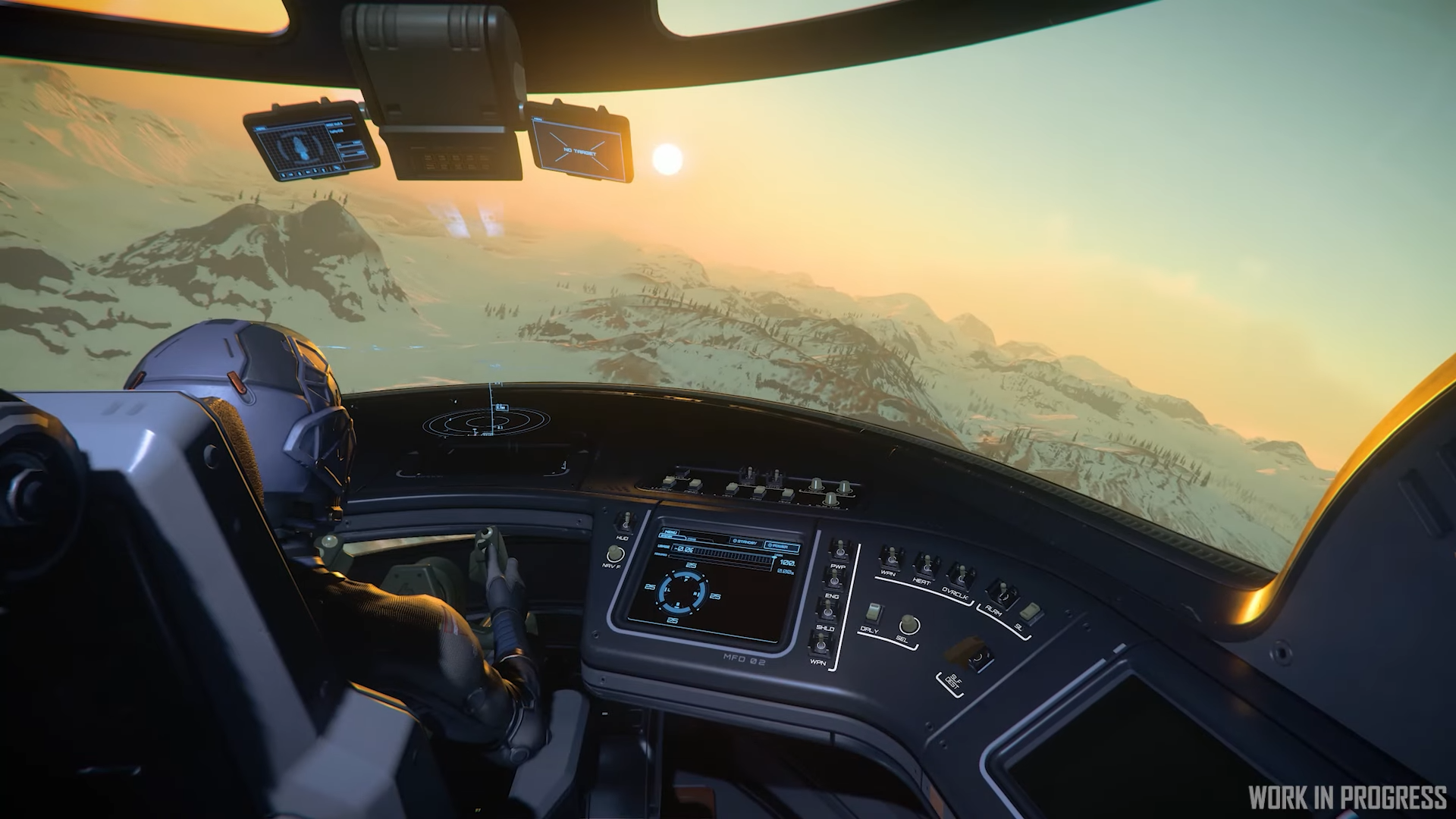Click the SL rocker button
Viewport: 1456px width, 819px height.
[x=1029, y=610]
